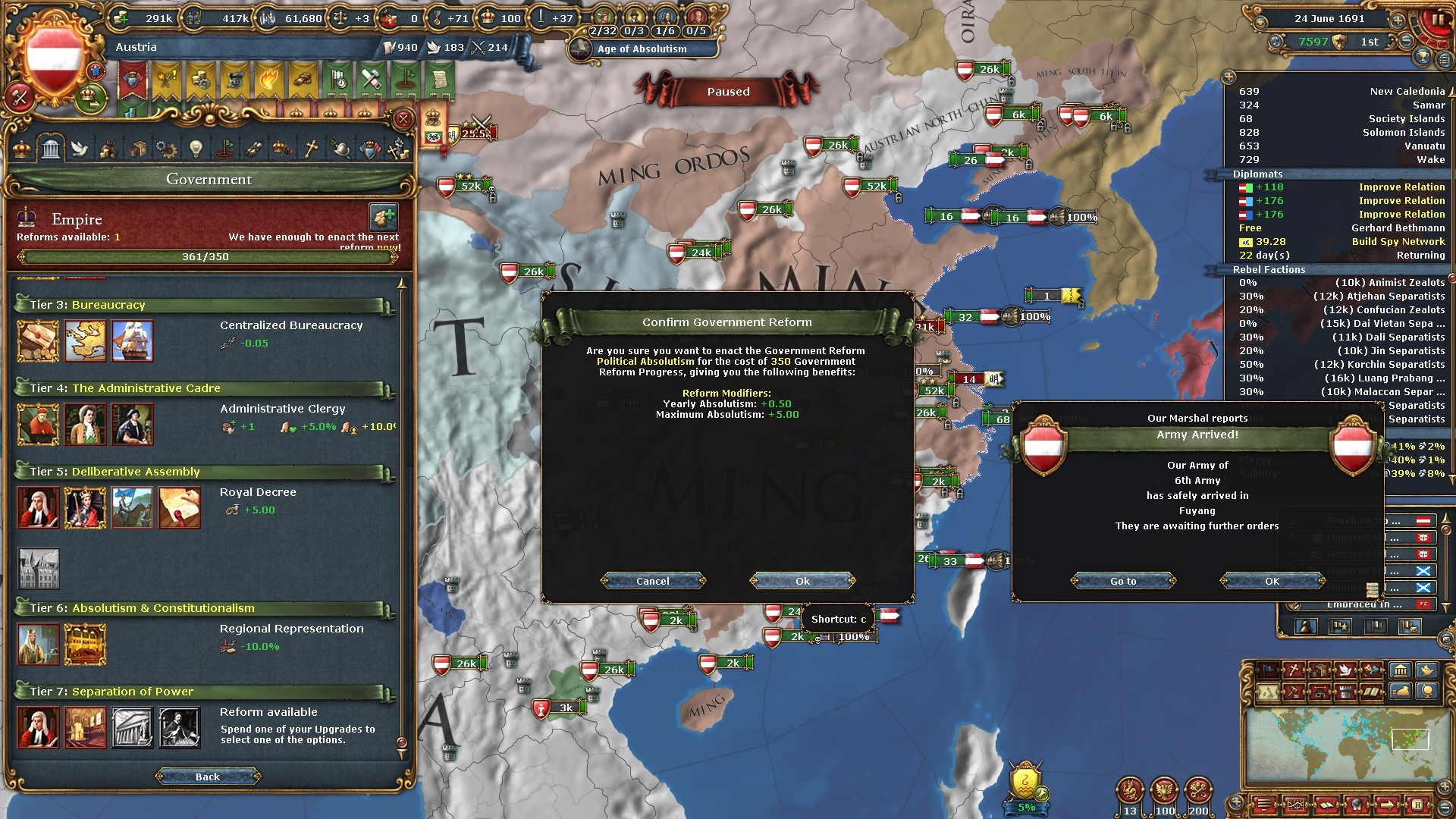1456x819 pixels.
Task: Close the Government panel with red X
Action: pyautogui.click(x=403, y=119)
